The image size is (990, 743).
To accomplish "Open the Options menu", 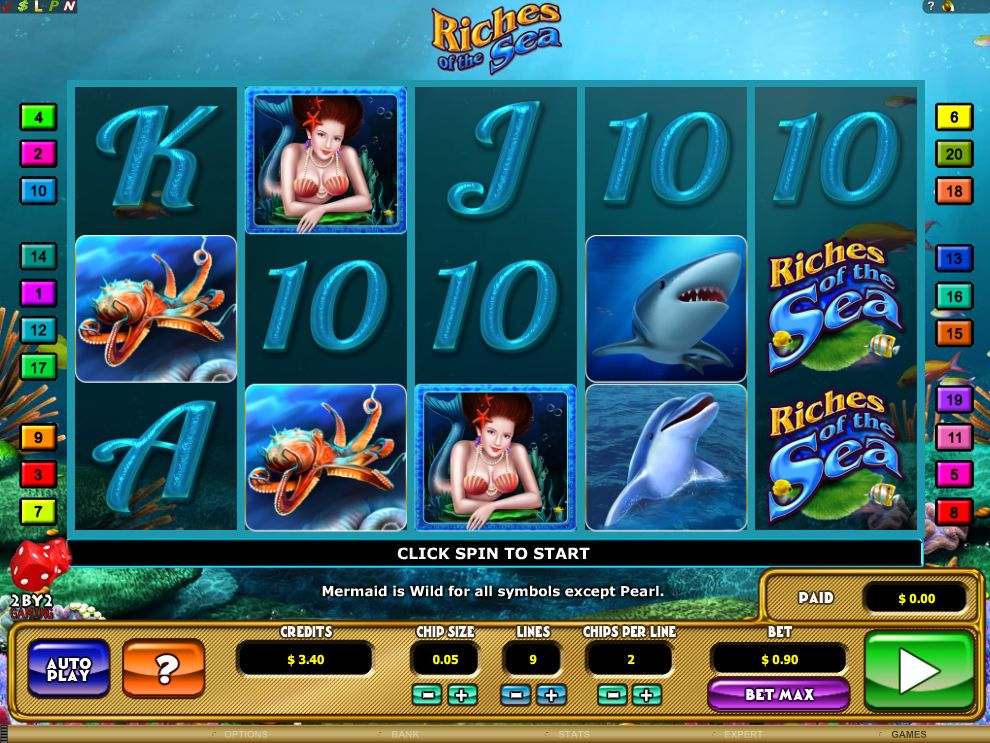I will coord(246,735).
